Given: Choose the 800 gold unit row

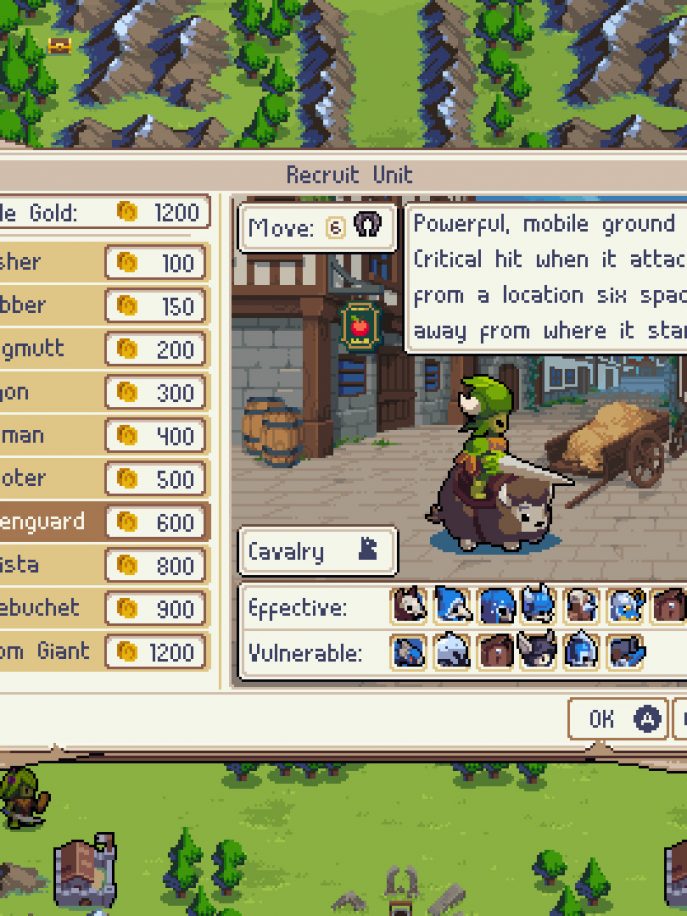Looking at the screenshot, I should (x=100, y=565).
